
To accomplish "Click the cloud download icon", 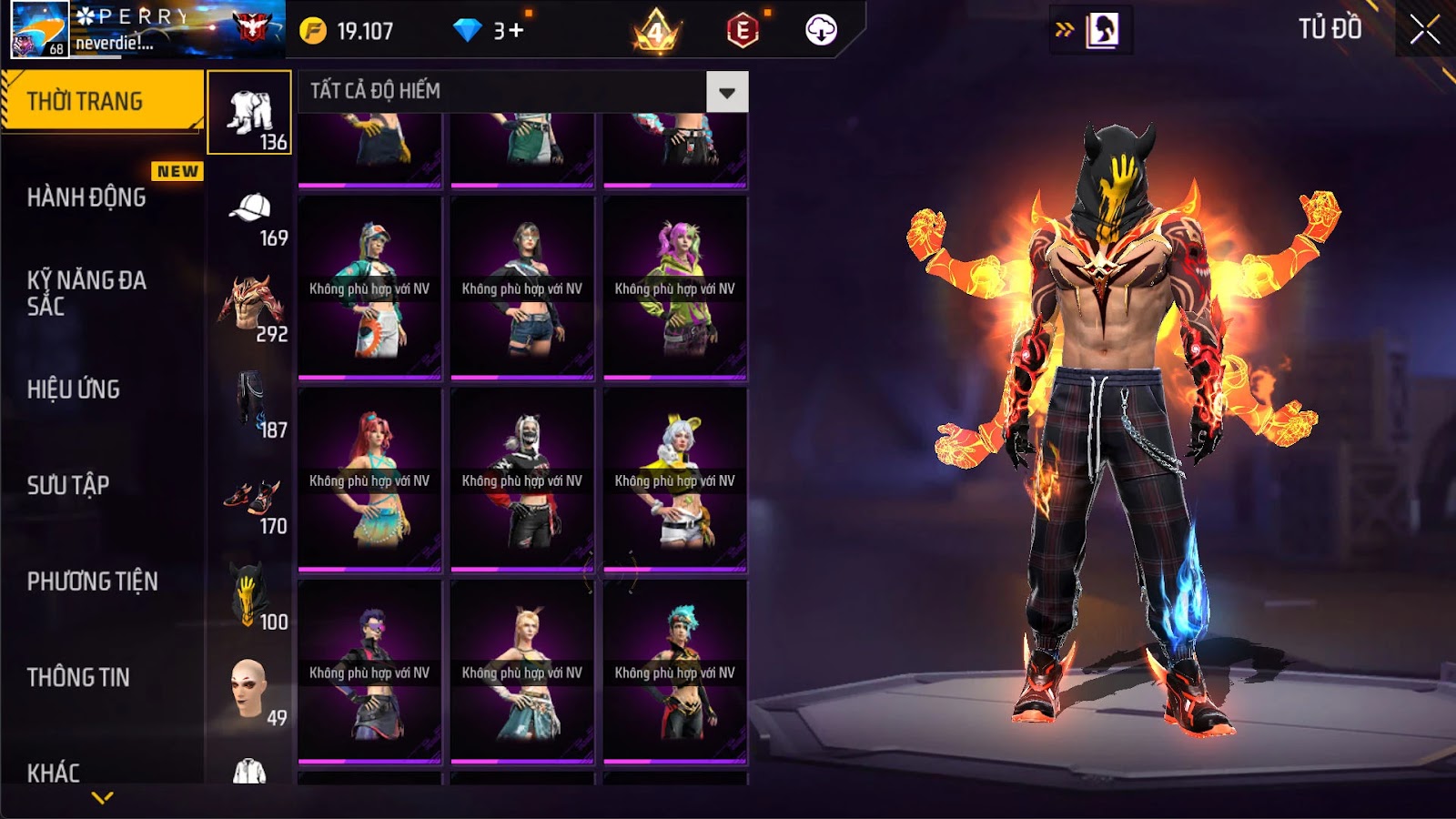I will [821, 30].
